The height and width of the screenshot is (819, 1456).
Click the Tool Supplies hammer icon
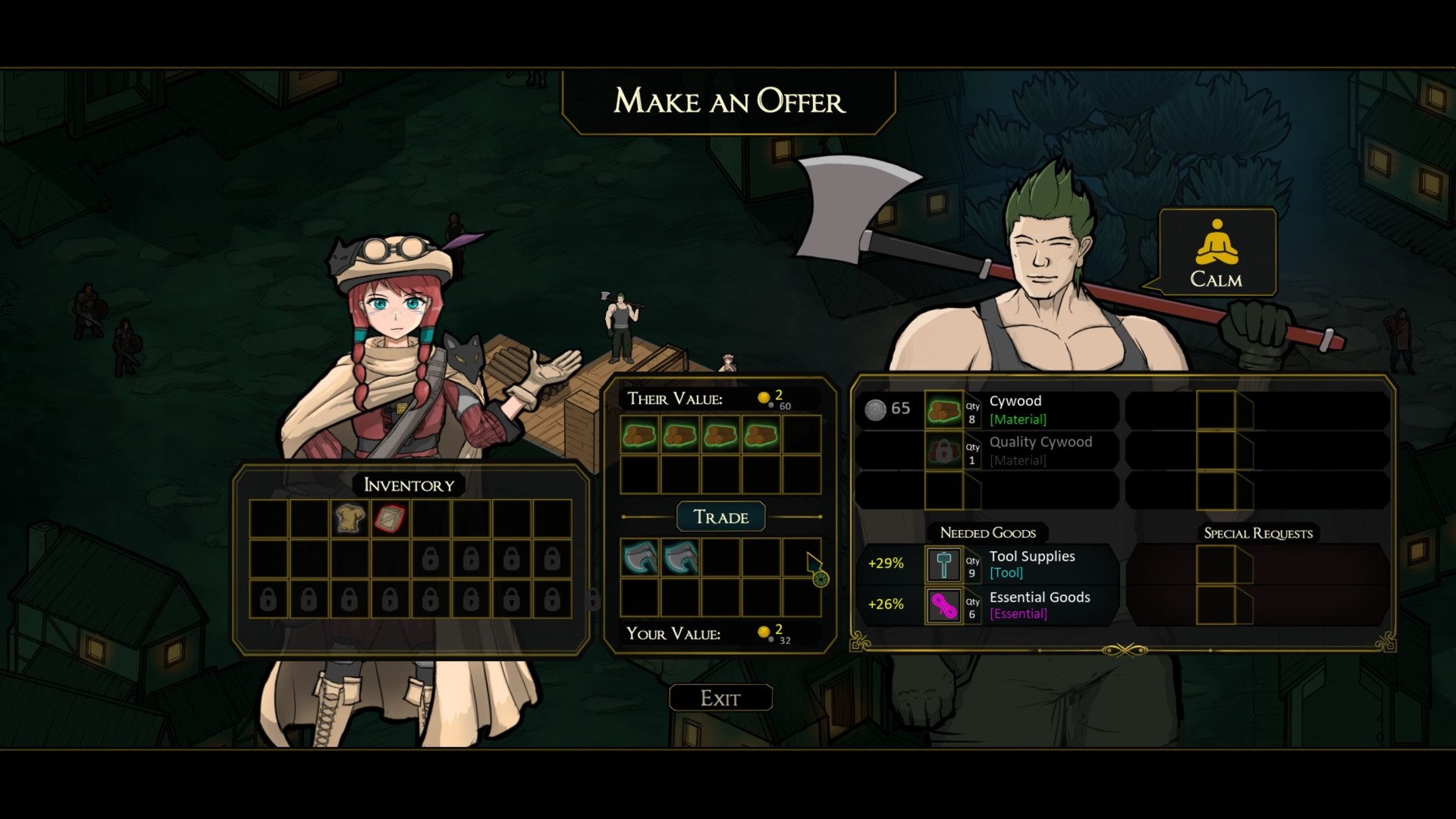(943, 564)
